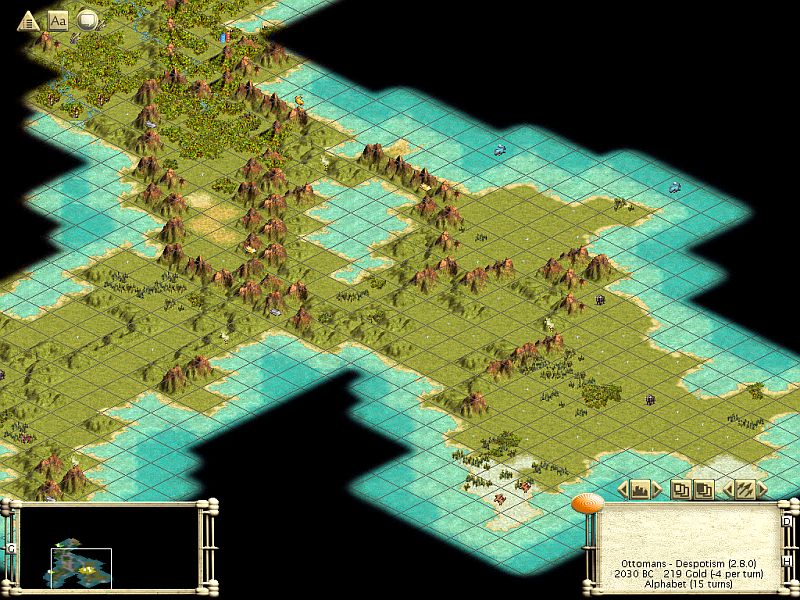The height and width of the screenshot is (600, 800).
Task: Select the next unit arrow
Action: [x=762, y=489]
